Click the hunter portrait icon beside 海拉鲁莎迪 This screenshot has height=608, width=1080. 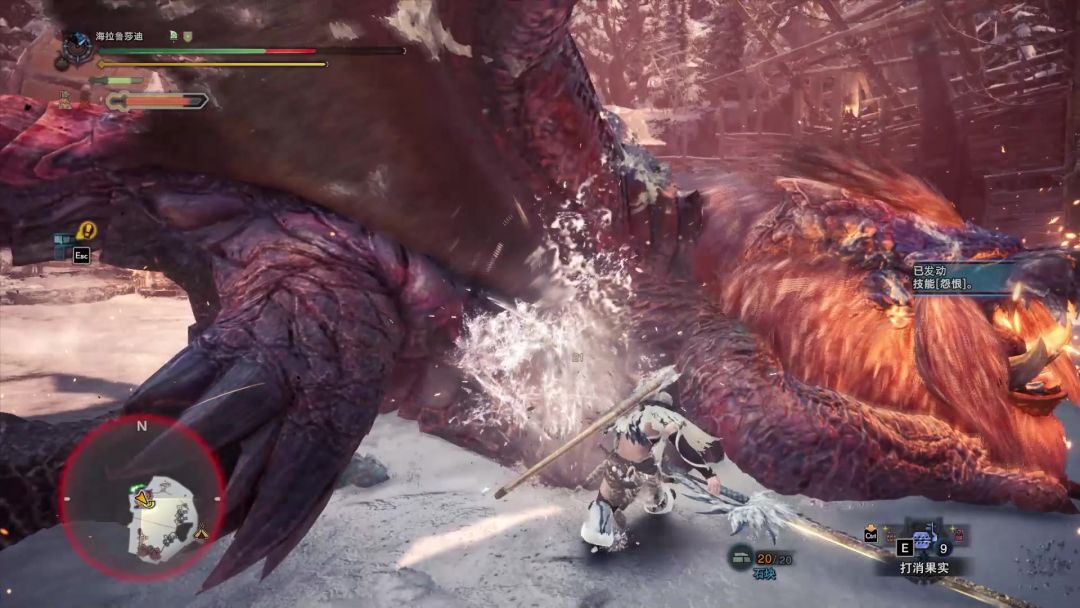tap(76, 46)
